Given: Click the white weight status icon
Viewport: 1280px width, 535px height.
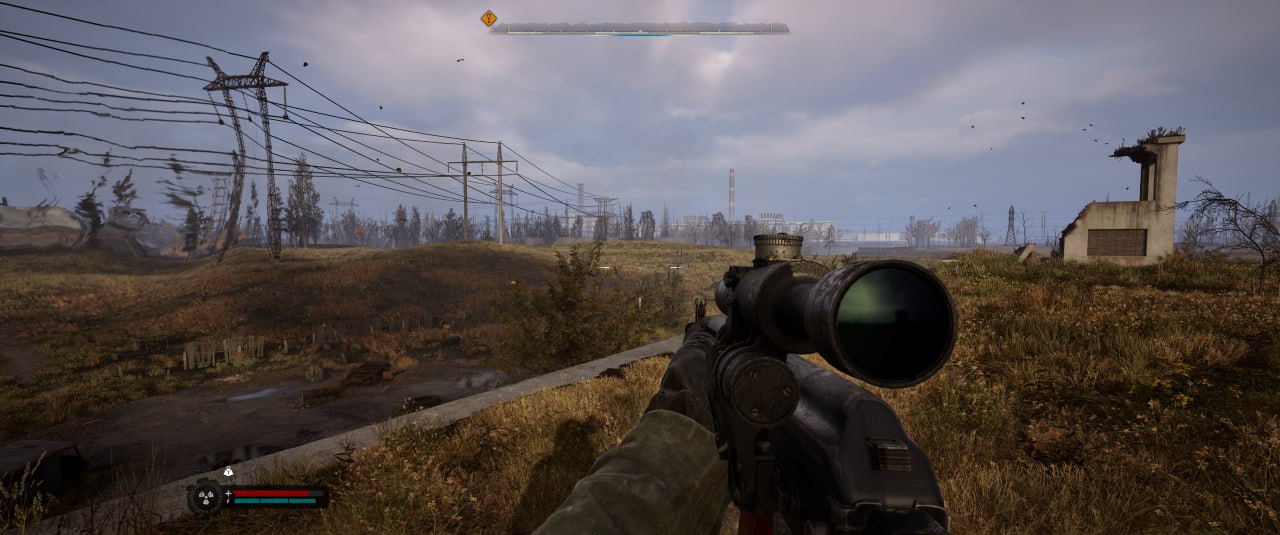Looking at the screenshot, I should click(x=228, y=471).
